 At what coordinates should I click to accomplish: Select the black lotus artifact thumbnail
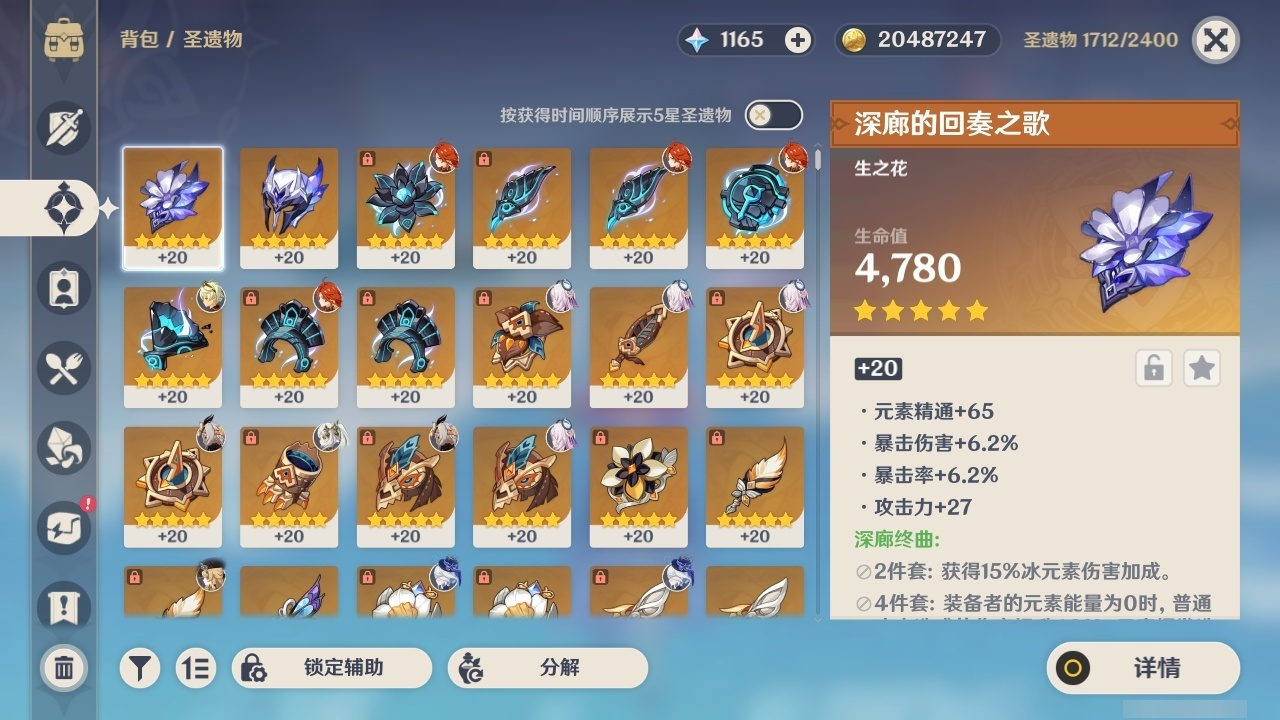(x=405, y=205)
